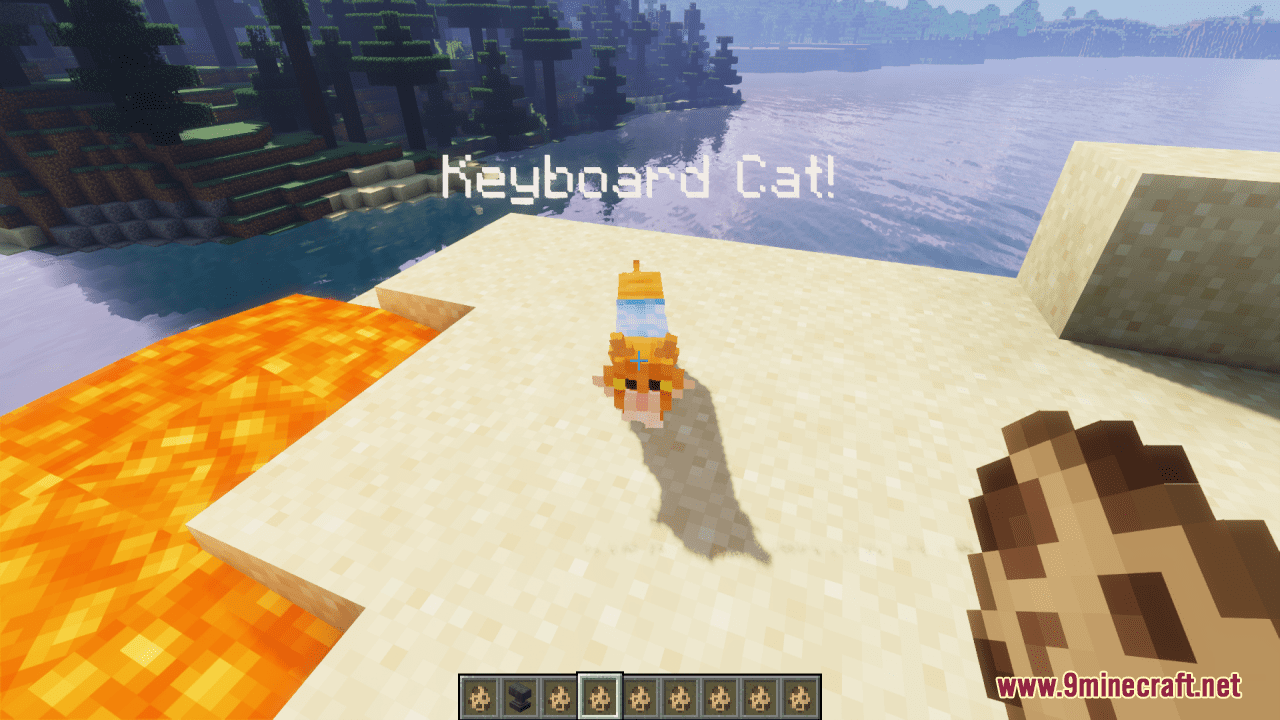Click the crosshair at screen center
1280x720 pixels.
[x=640, y=360]
